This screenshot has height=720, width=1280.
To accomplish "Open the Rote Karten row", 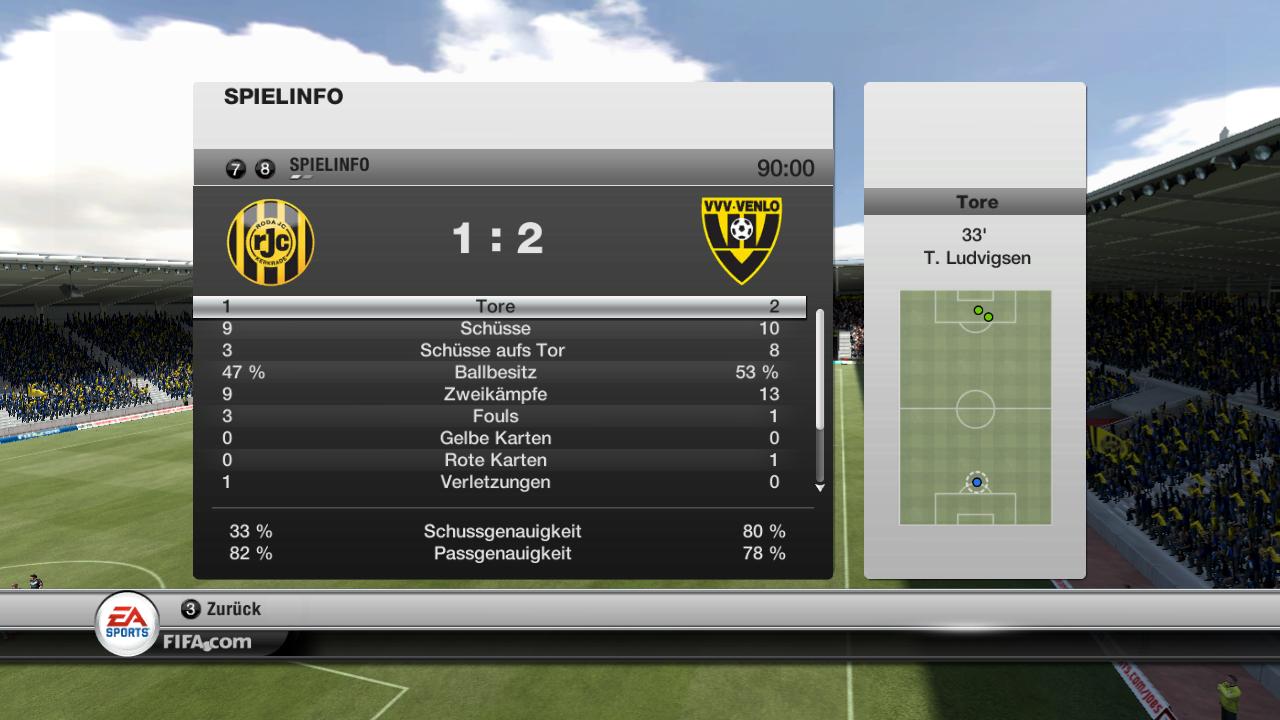I will (x=500, y=461).
